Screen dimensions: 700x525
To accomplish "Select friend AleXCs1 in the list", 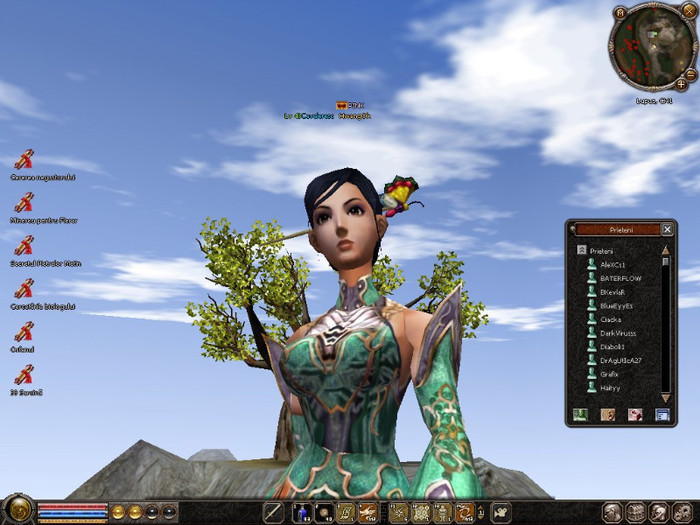I will point(613,264).
